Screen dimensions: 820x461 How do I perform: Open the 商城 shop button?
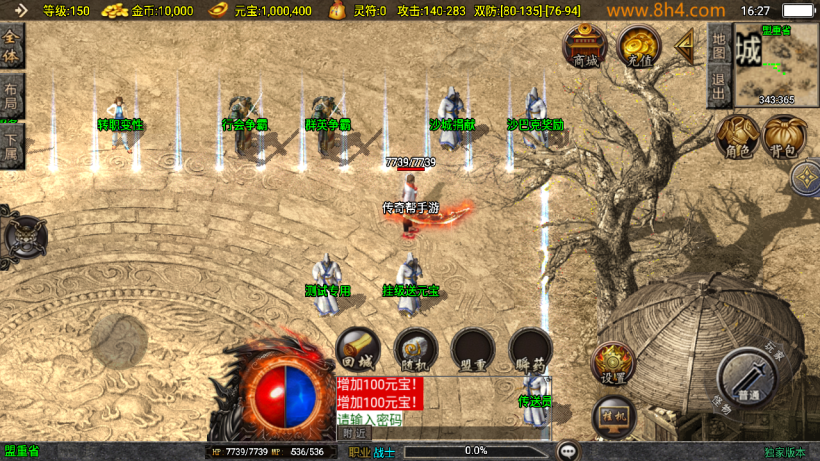click(585, 46)
